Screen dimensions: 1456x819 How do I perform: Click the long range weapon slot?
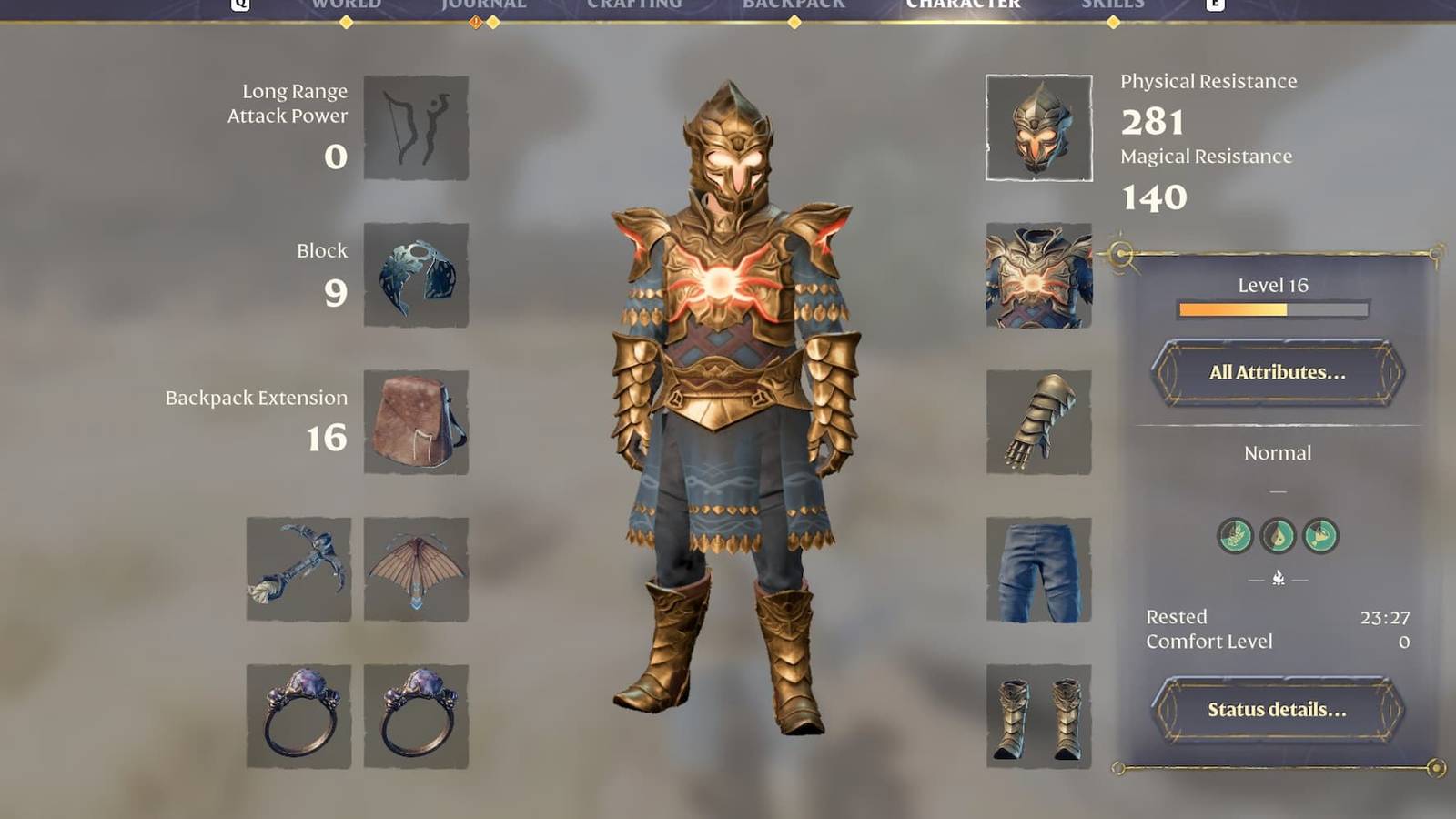[x=417, y=127]
